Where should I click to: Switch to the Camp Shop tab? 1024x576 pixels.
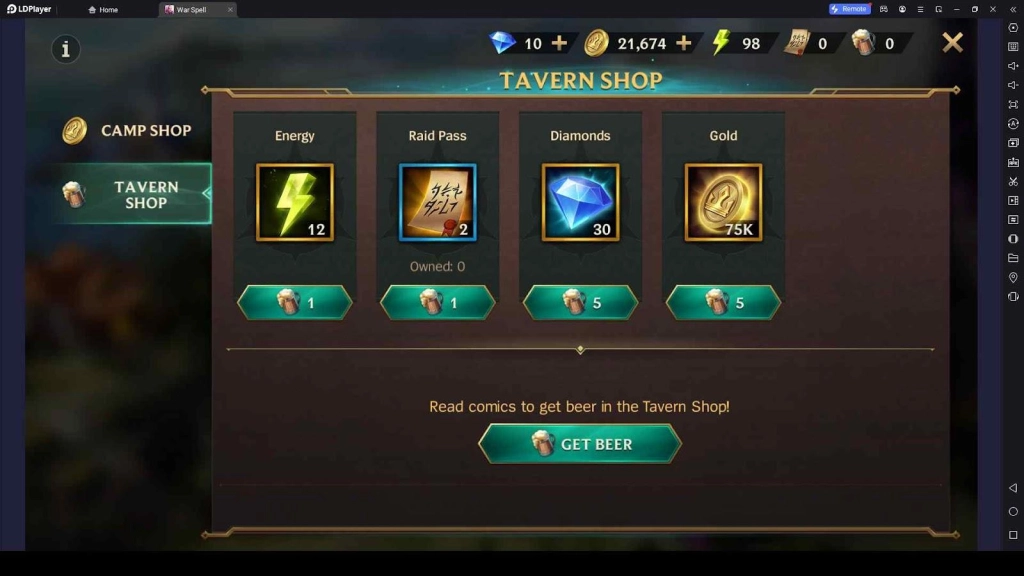pyautogui.click(x=128, y=130)
